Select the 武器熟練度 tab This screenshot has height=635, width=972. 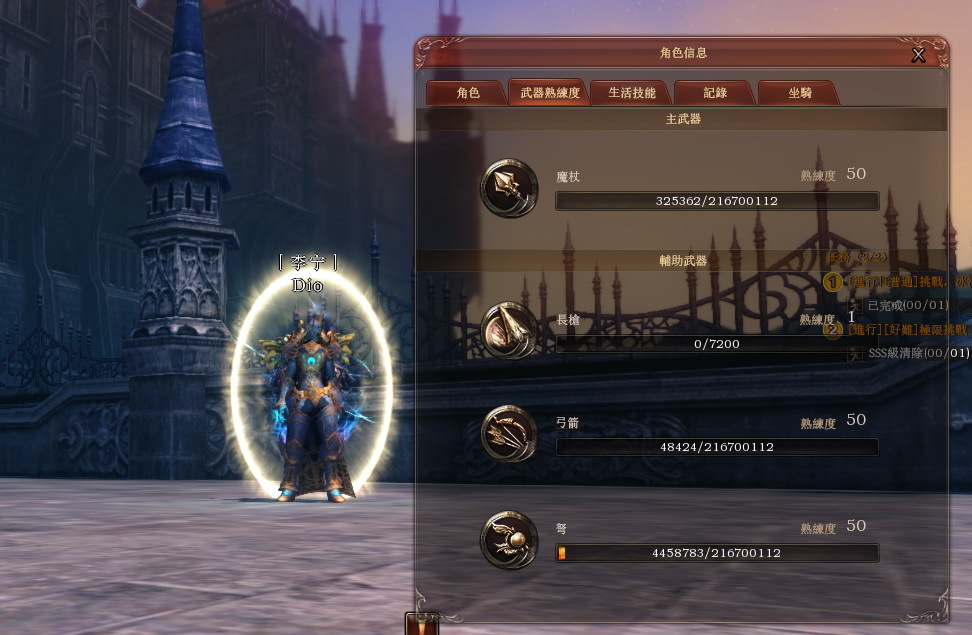[549, 93]
